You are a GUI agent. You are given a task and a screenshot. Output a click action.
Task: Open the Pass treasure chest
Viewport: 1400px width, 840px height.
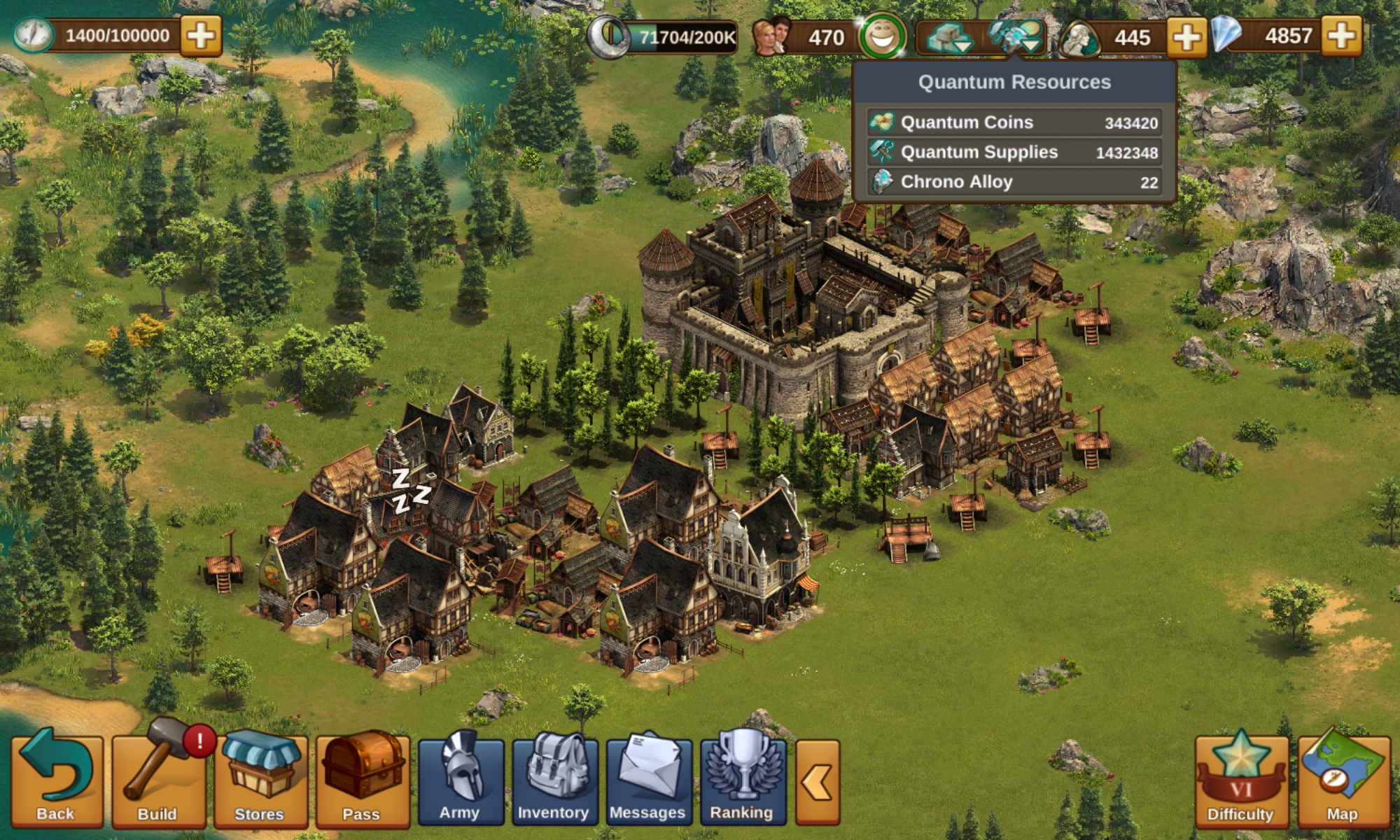tap(362, 780)
